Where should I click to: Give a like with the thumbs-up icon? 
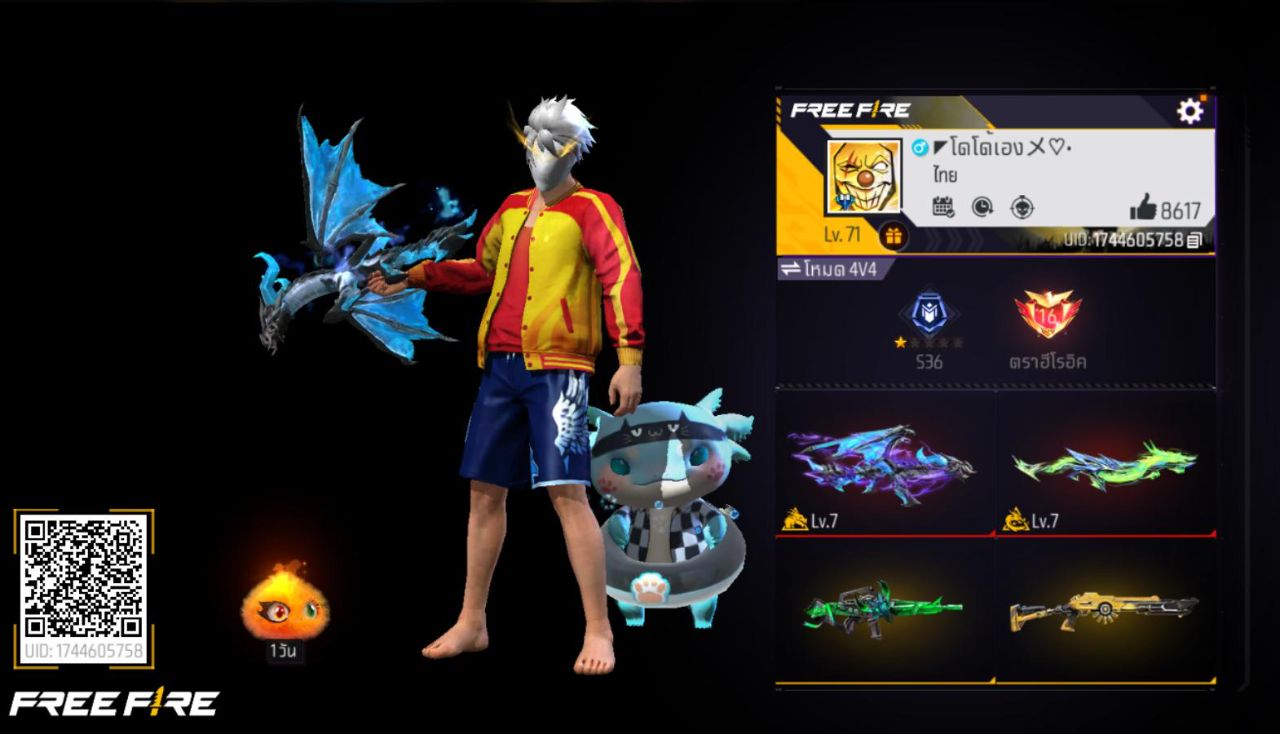(1143, 208)
